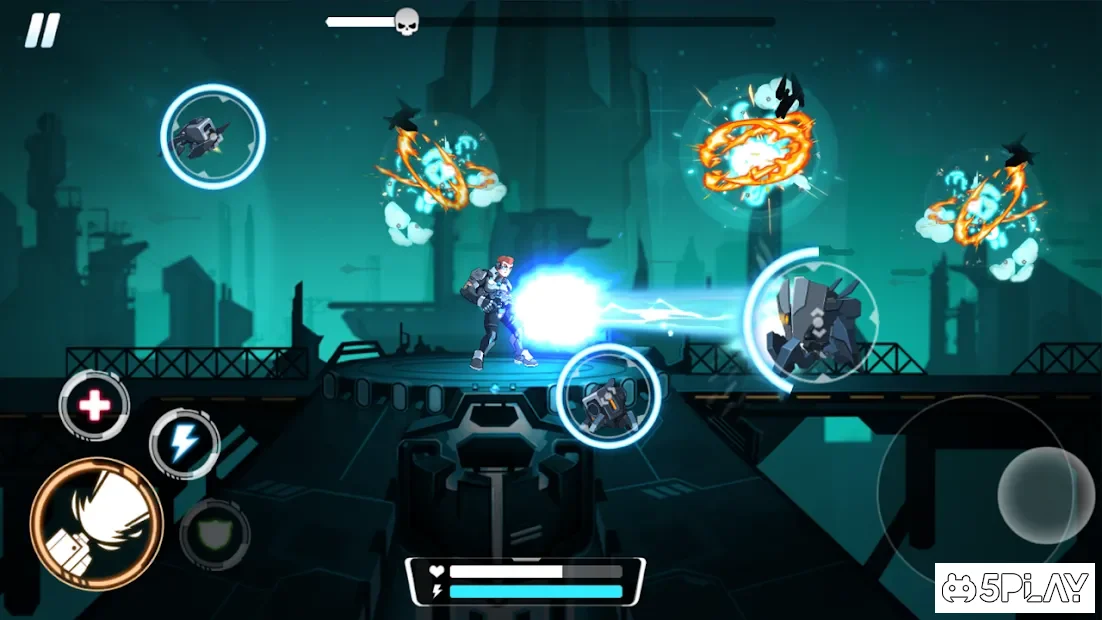Click the 5Play watermark logo
The height and width of the screenshot is (620, 1102).
(x=1014, y=588)
